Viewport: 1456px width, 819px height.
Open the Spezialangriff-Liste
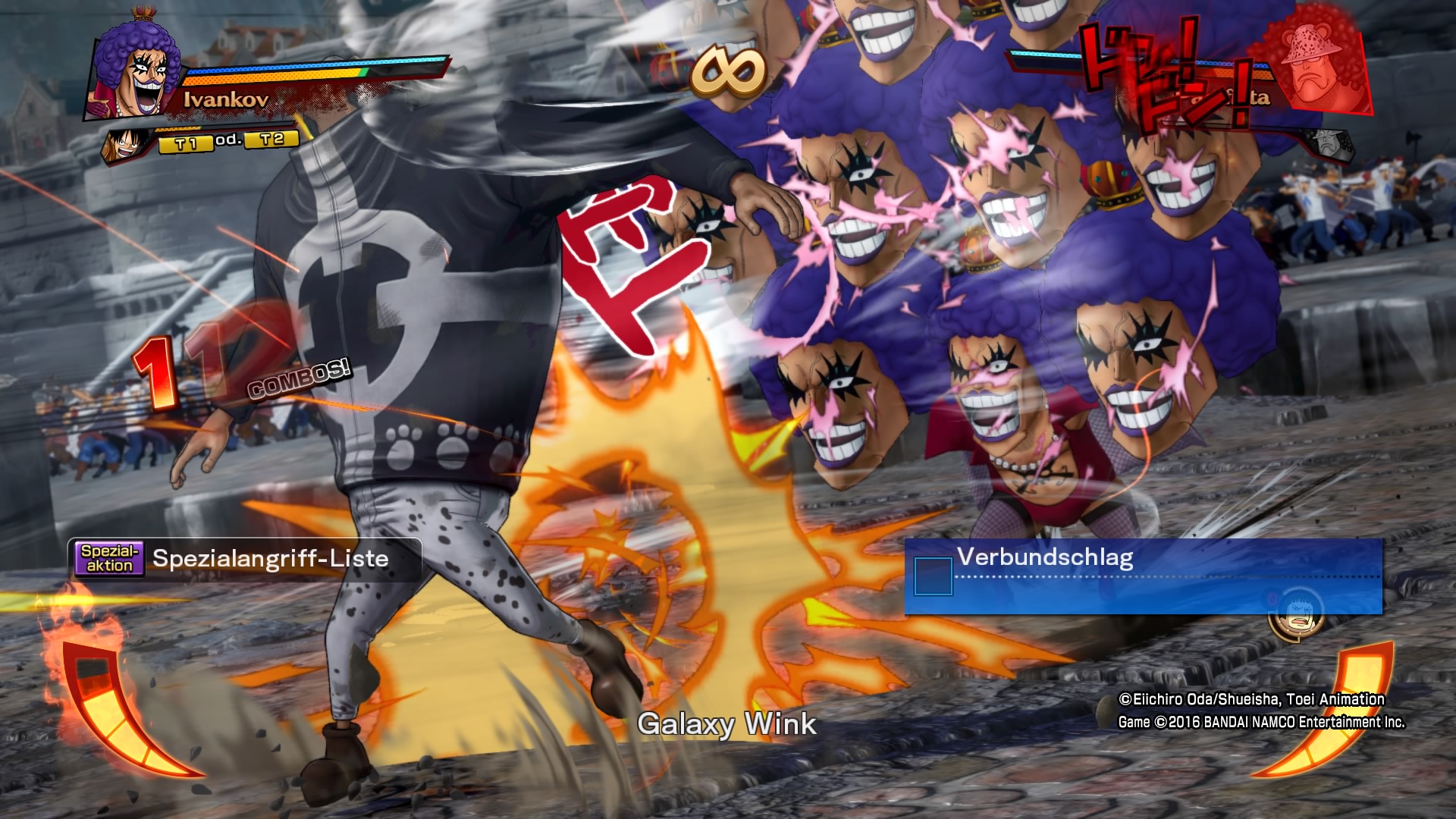[x=245, y=559]
